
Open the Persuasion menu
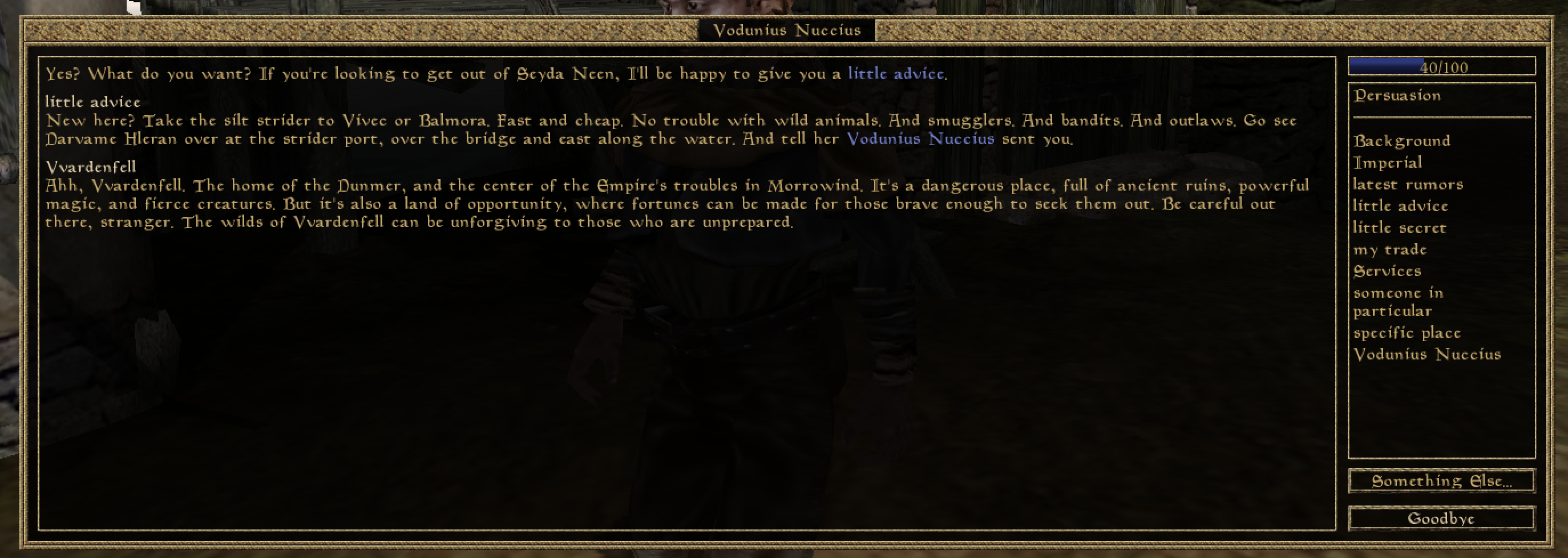click(1397, 95)
